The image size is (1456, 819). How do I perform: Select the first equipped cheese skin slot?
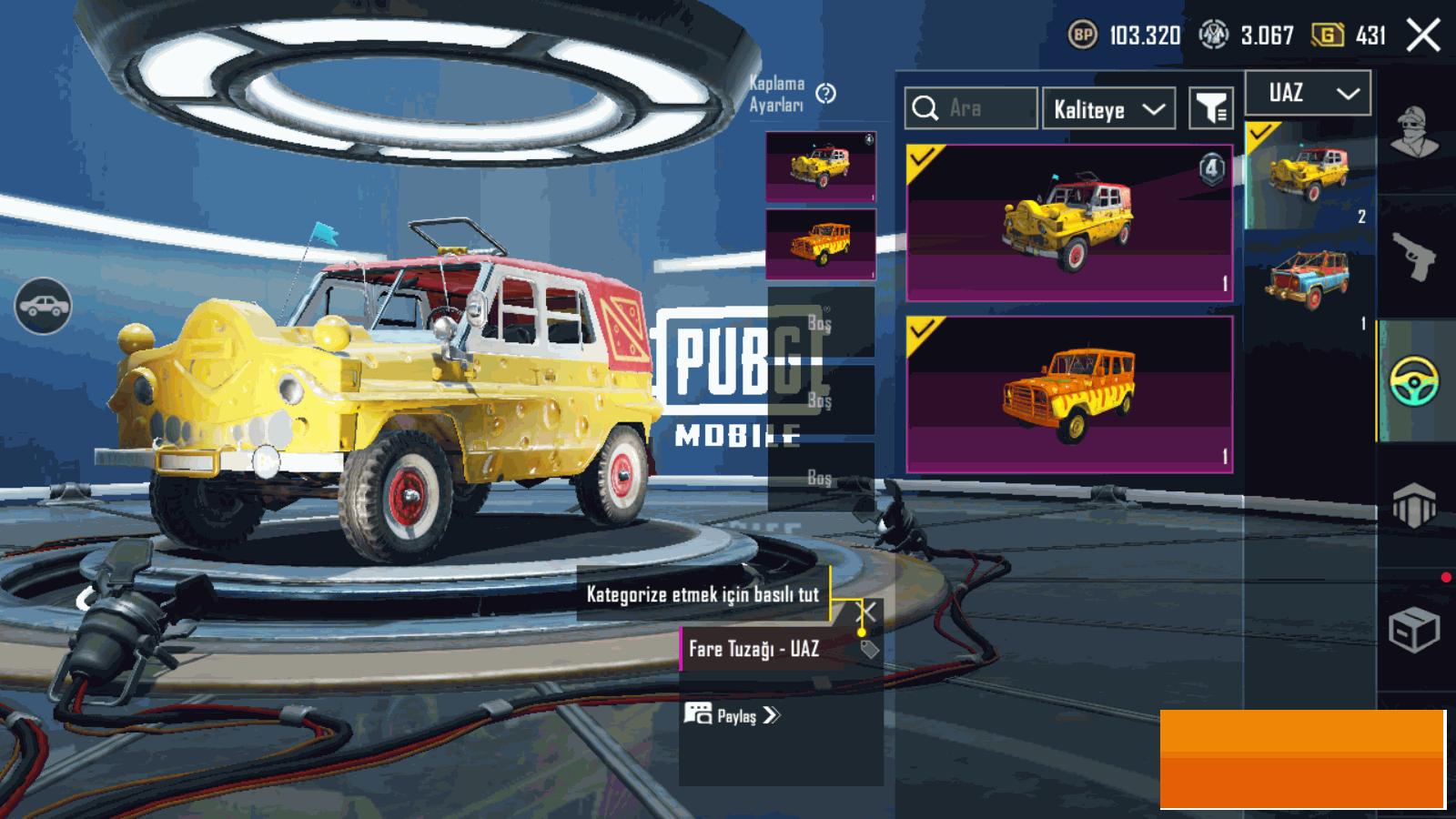click(821, 167)
